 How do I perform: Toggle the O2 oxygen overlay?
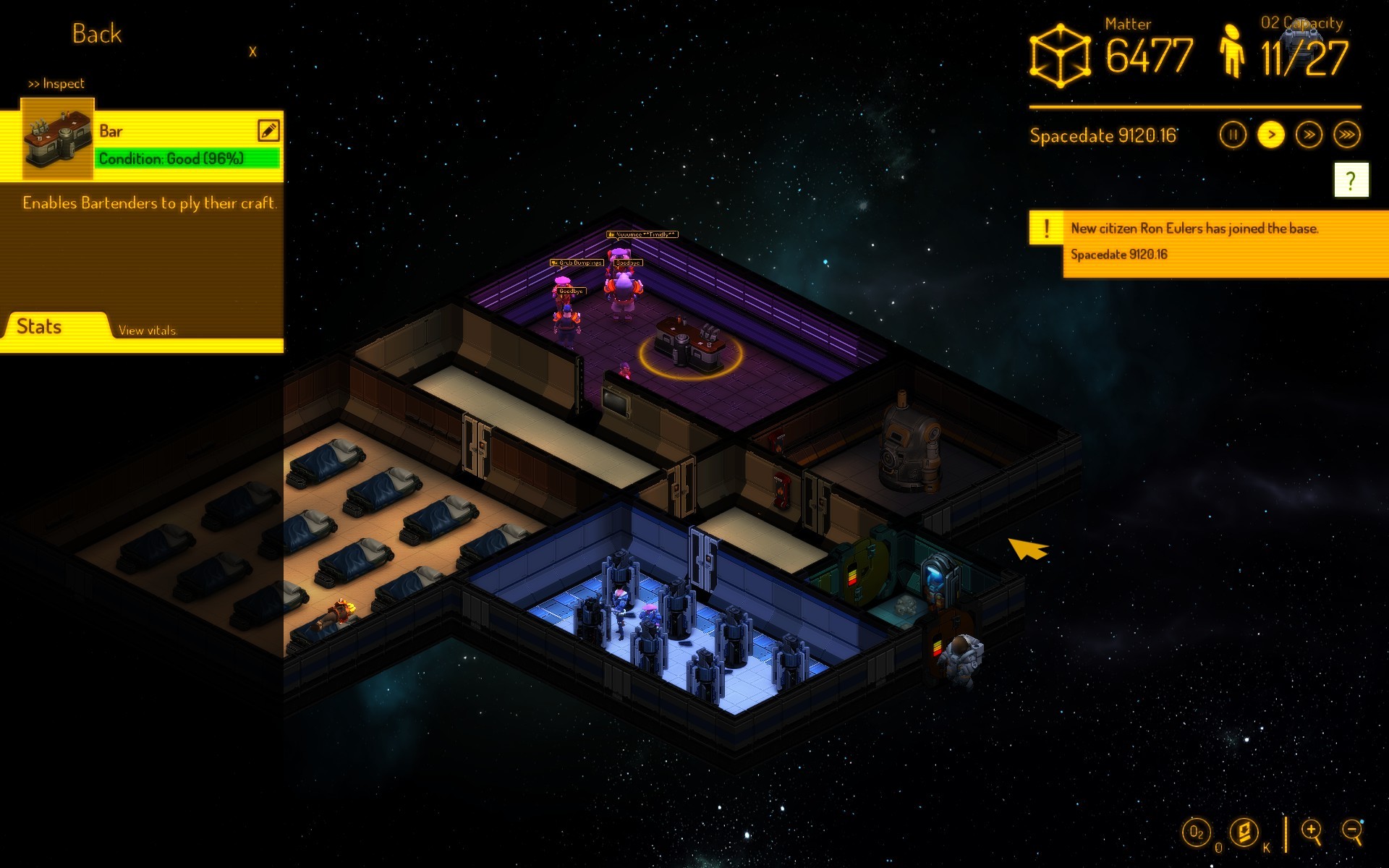(1196, 832)
